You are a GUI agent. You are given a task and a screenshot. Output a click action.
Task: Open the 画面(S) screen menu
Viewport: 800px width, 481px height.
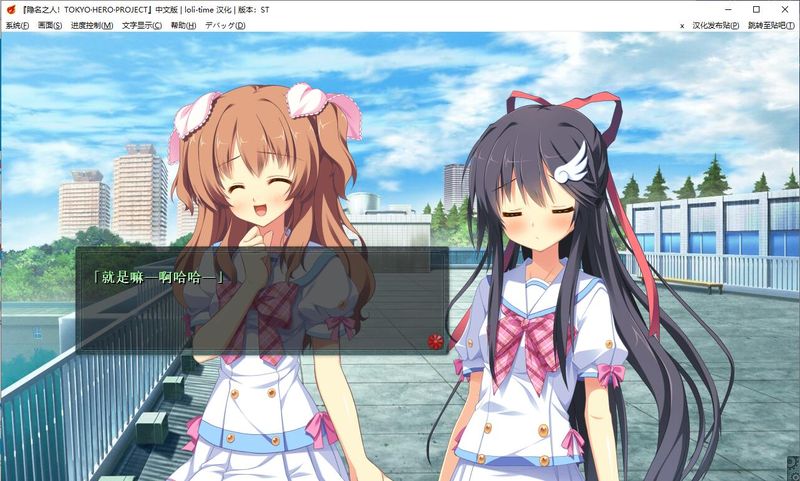(x=50, y=25)
